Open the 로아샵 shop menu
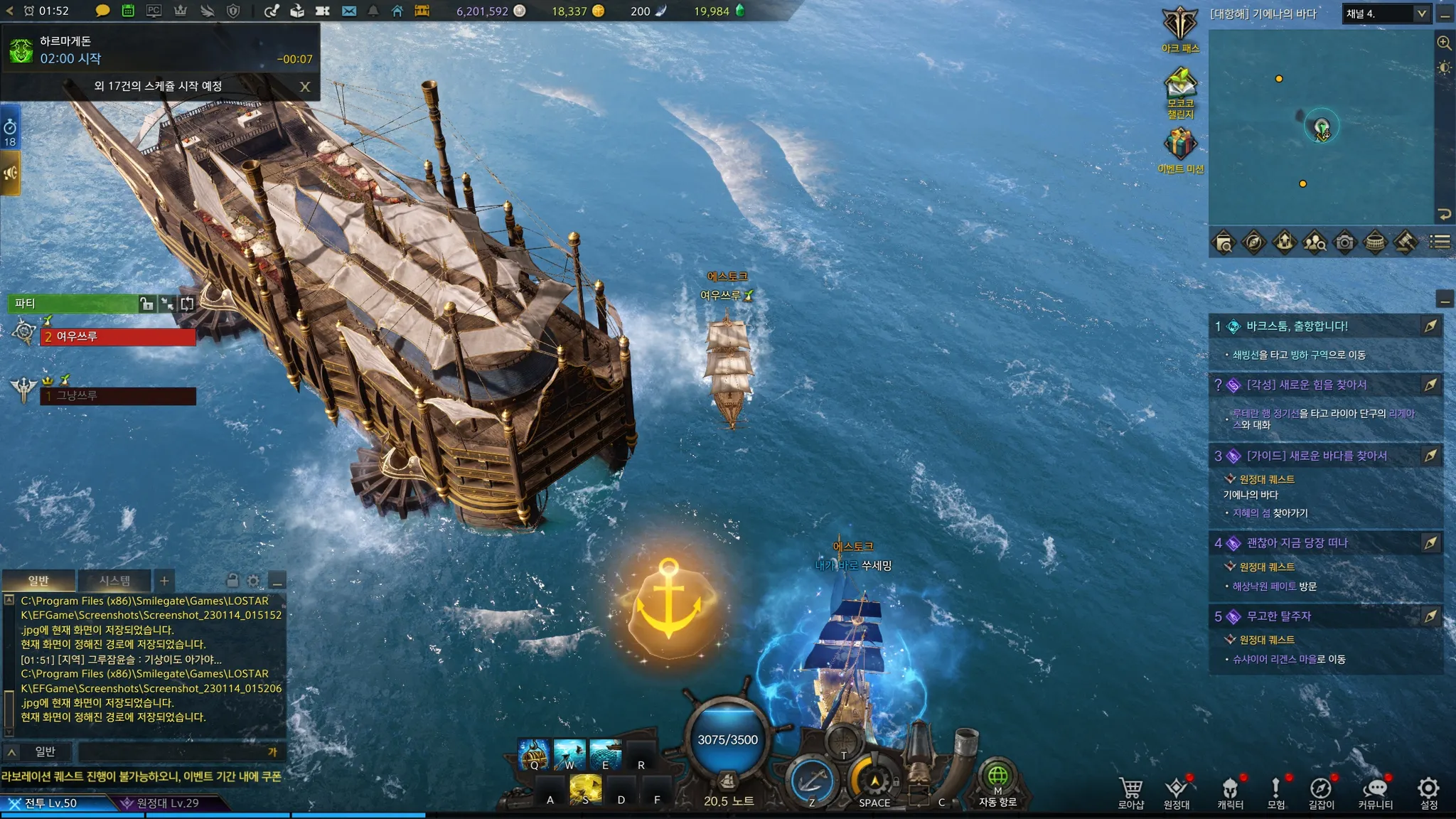Screen dimensions: 1456x819 tap(1130, 791)
